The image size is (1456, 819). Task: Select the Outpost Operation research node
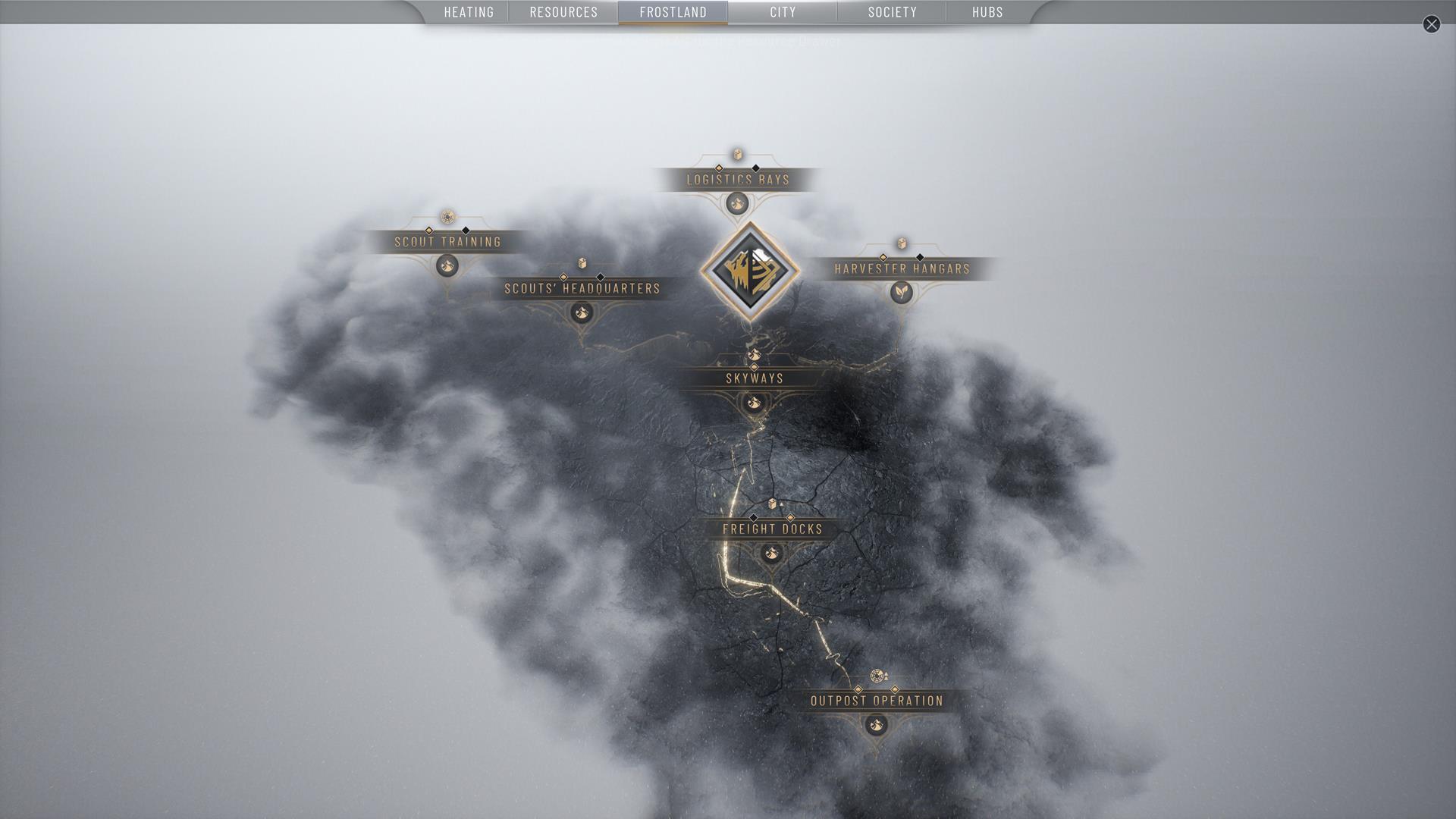(877, 701)
